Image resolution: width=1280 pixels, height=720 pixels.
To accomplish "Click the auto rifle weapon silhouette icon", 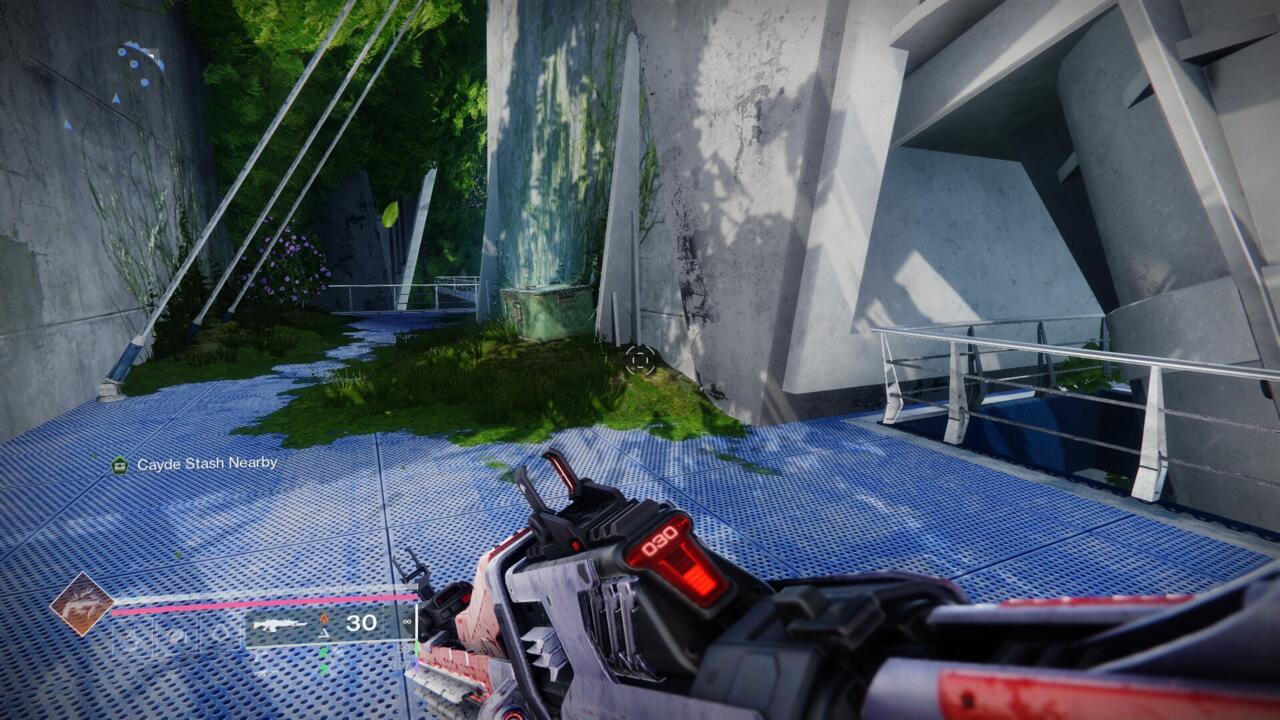I will (x=281, y=624).
